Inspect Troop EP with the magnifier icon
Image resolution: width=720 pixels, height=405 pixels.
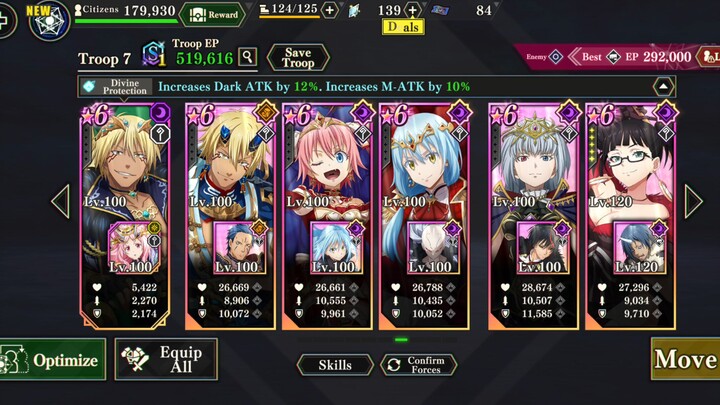click(247, 58)
